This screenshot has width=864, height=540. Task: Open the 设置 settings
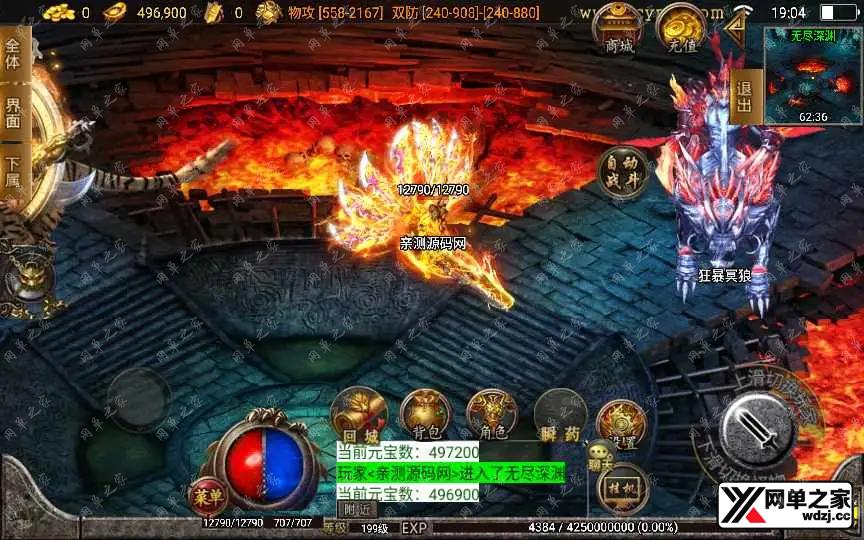(x=620, y=425)
